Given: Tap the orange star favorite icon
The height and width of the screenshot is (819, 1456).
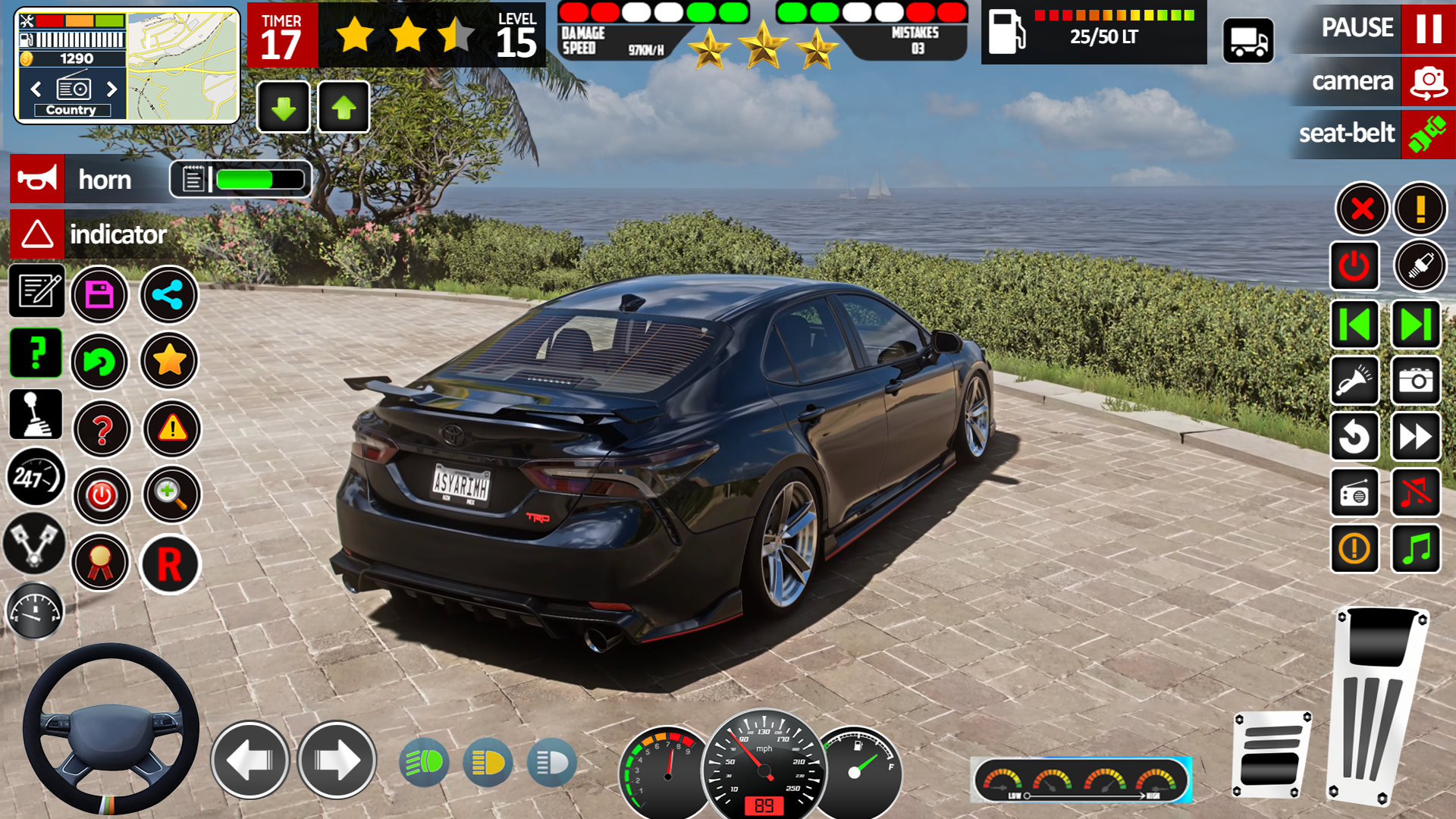Looking at the screenshot, I should tap(169, 361).
